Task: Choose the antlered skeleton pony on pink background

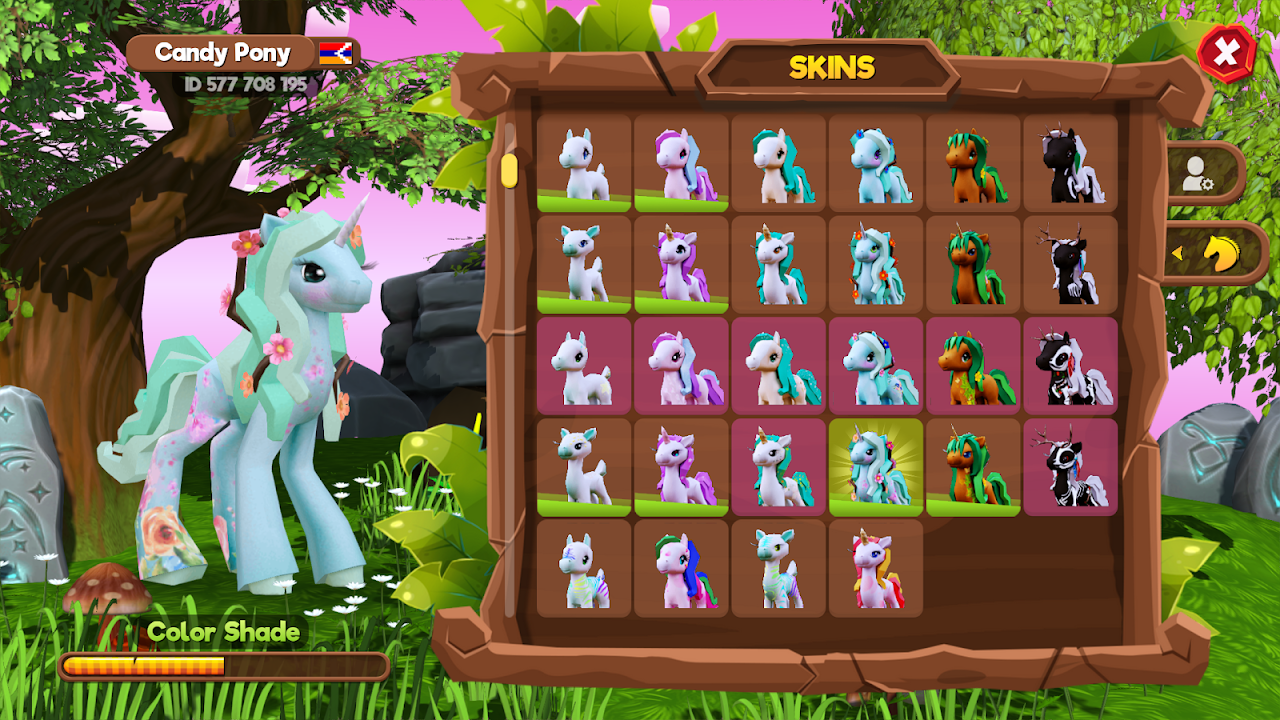Action: (x=1070, y=467)
